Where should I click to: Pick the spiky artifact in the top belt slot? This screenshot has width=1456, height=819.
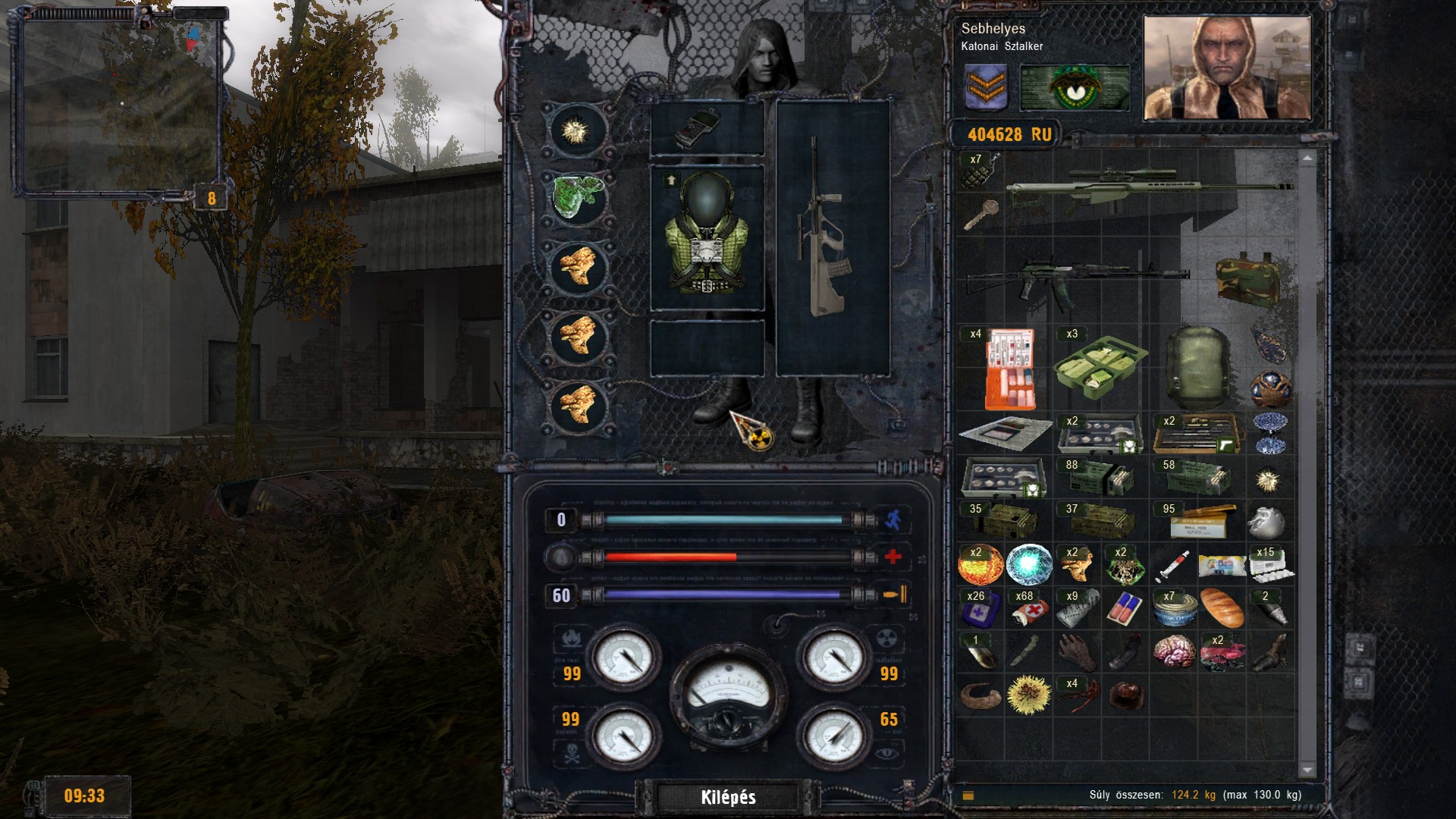[576, 130]
